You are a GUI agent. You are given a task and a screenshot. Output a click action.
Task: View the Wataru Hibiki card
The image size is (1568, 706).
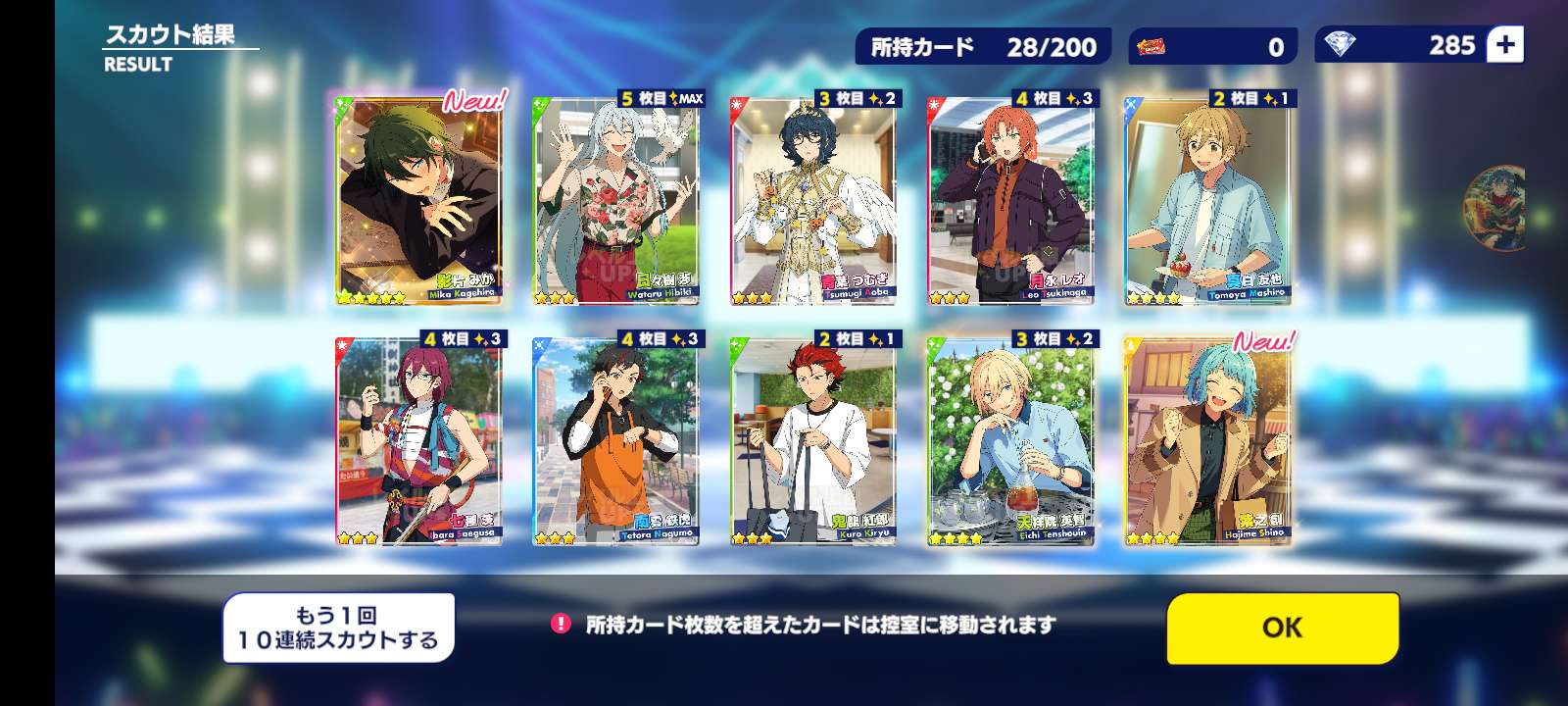[x=616, y=201]
